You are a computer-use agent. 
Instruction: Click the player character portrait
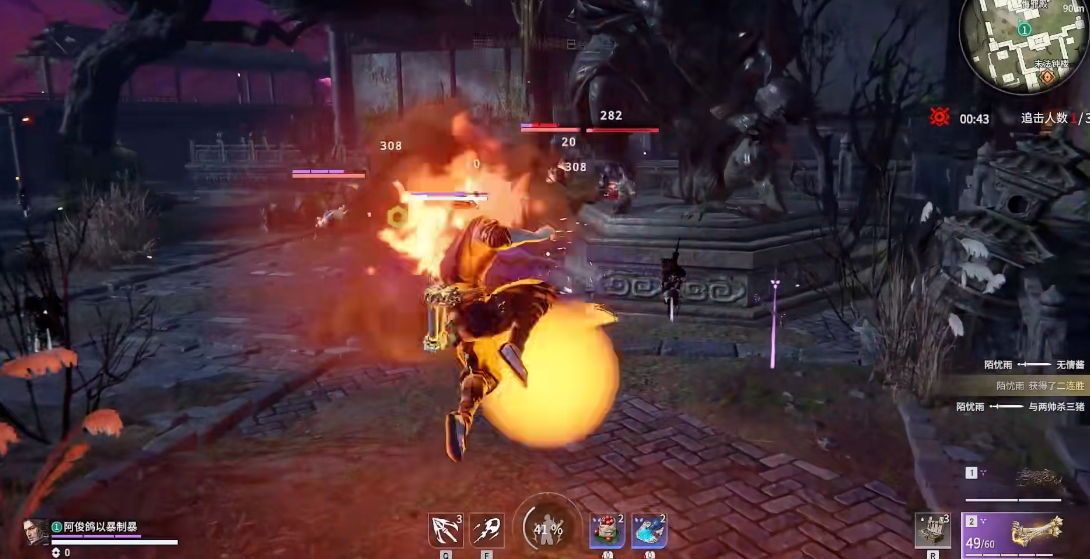[35, 531]
